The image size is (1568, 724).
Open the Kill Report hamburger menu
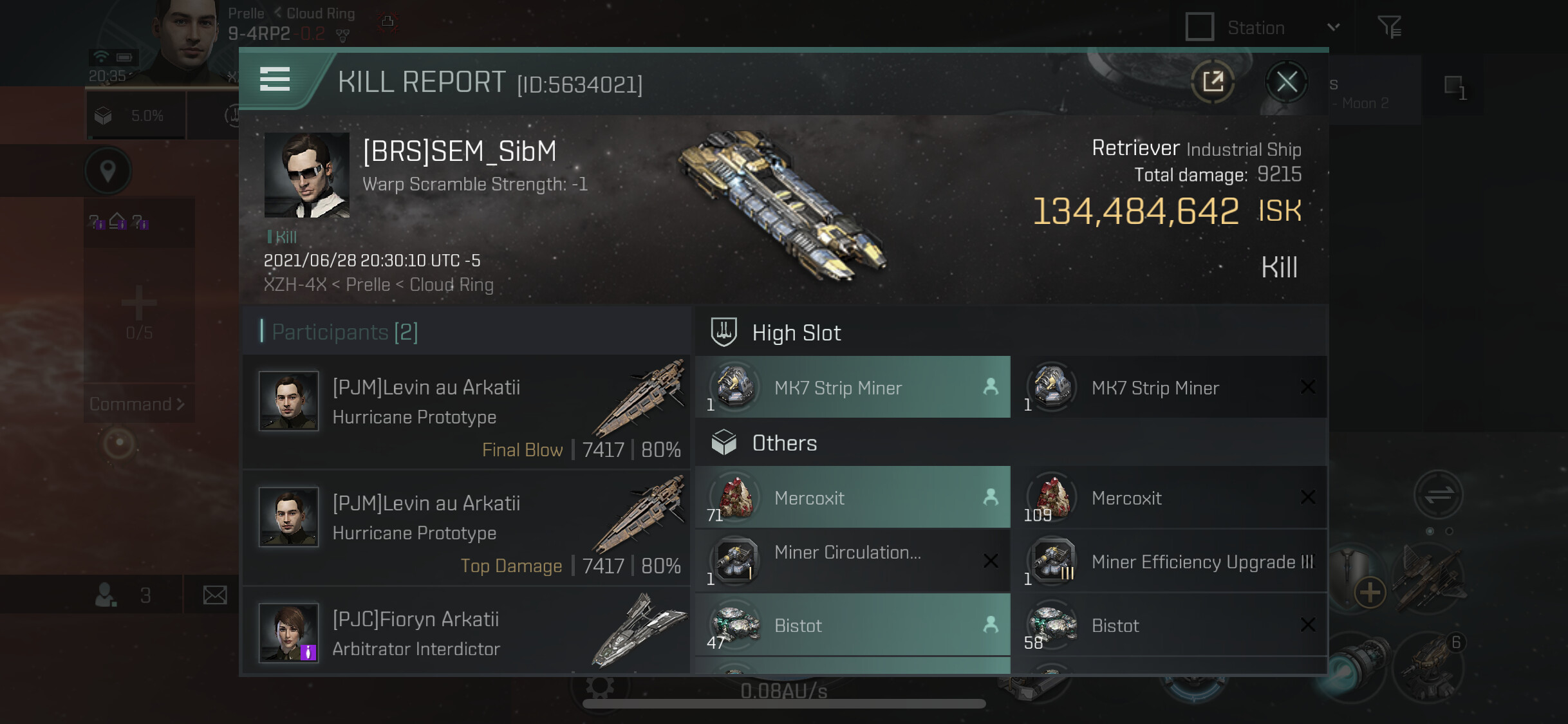click(275, 80)
